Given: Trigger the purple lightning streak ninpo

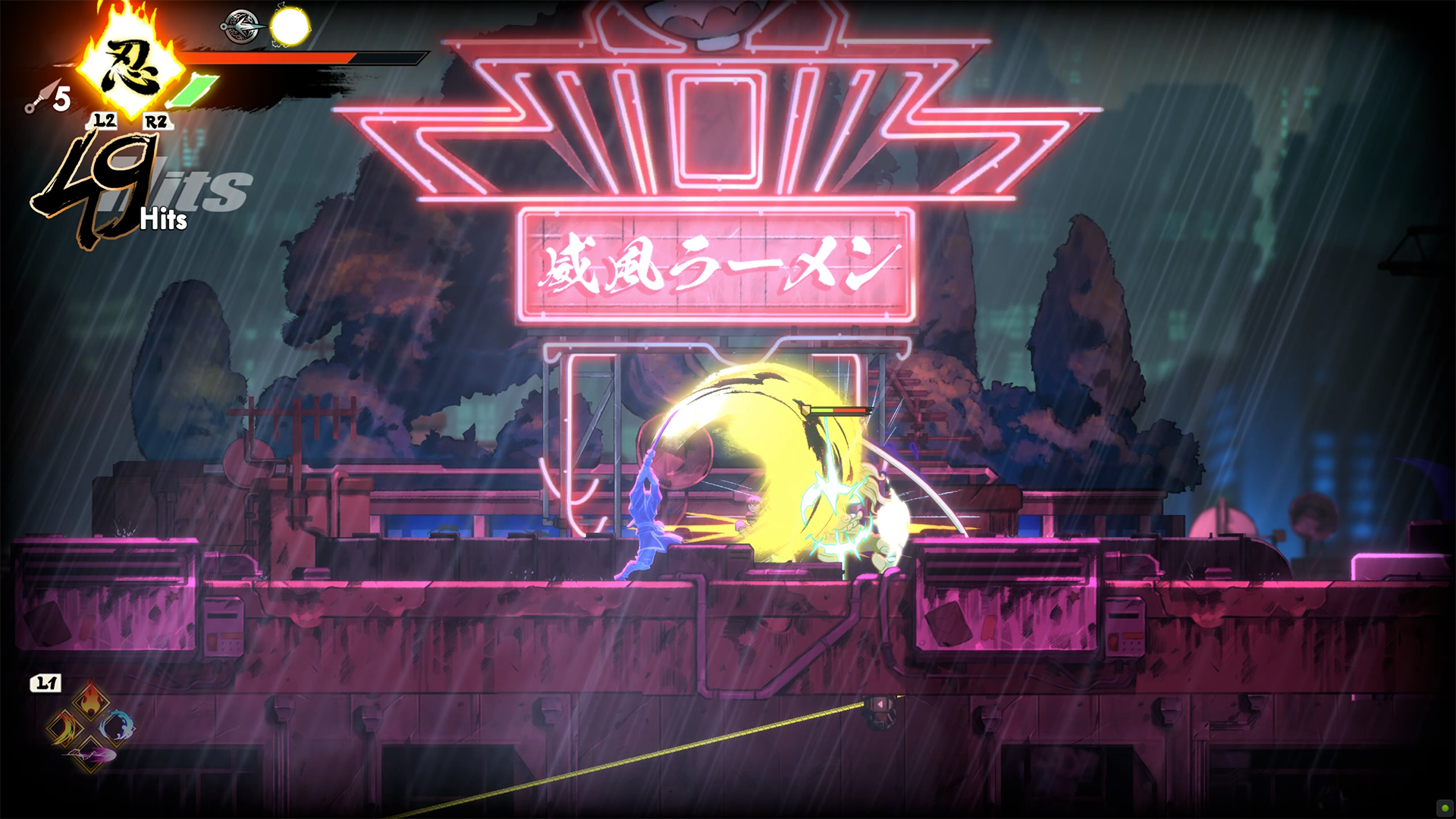Looking at the screenshot, I should tap(90, 755).
